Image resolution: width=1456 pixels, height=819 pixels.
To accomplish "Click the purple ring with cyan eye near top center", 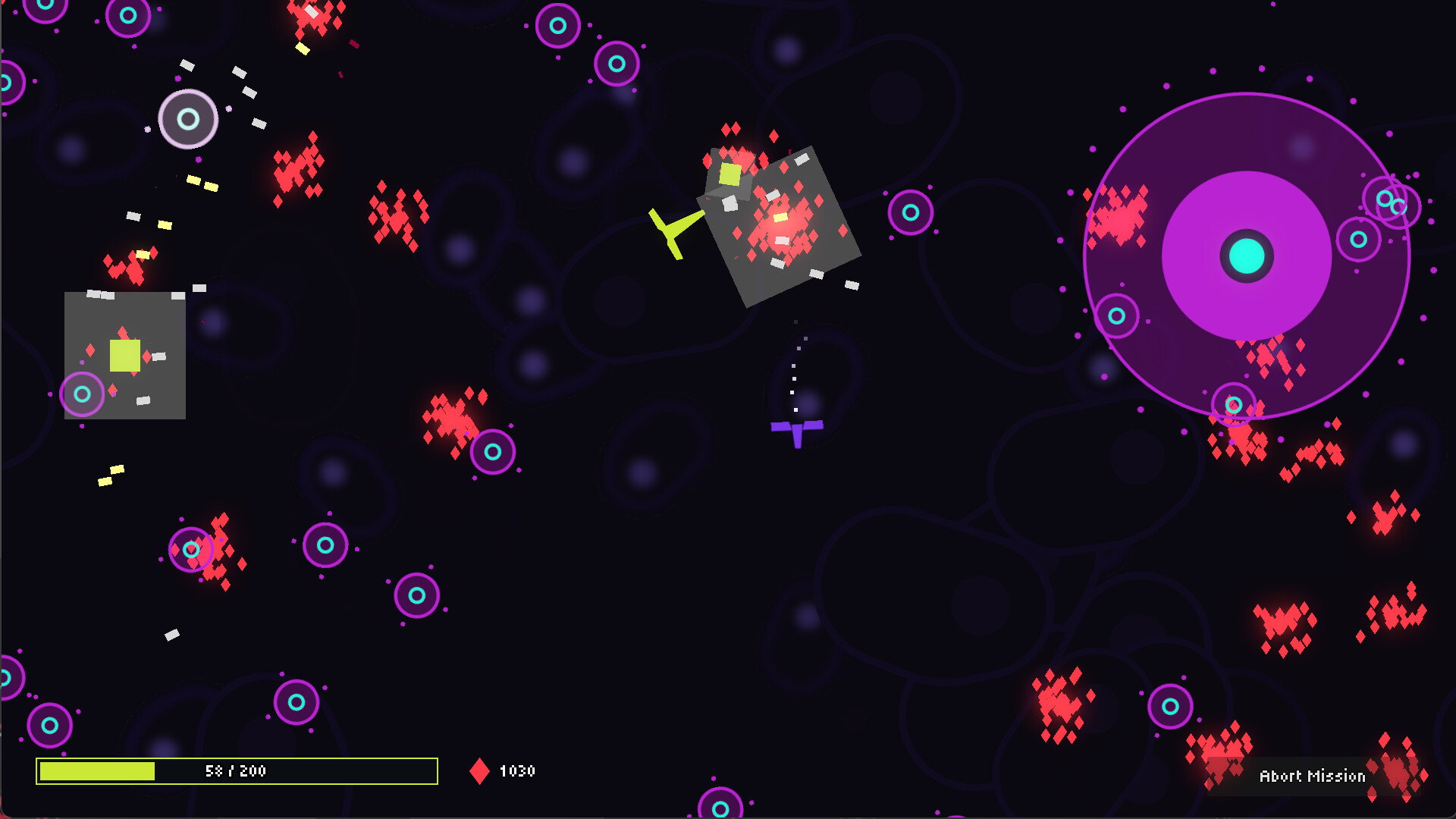I will (x=557, y=27).
